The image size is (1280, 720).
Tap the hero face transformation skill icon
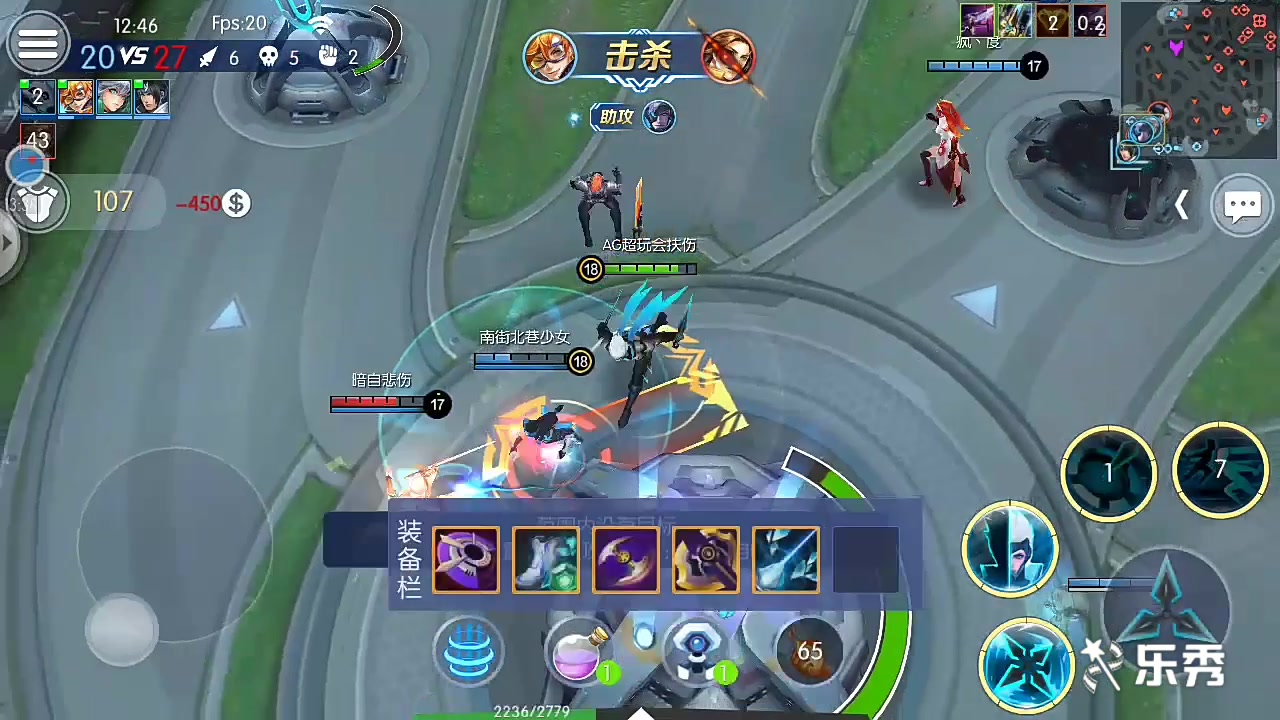(x=1010, y=550)
